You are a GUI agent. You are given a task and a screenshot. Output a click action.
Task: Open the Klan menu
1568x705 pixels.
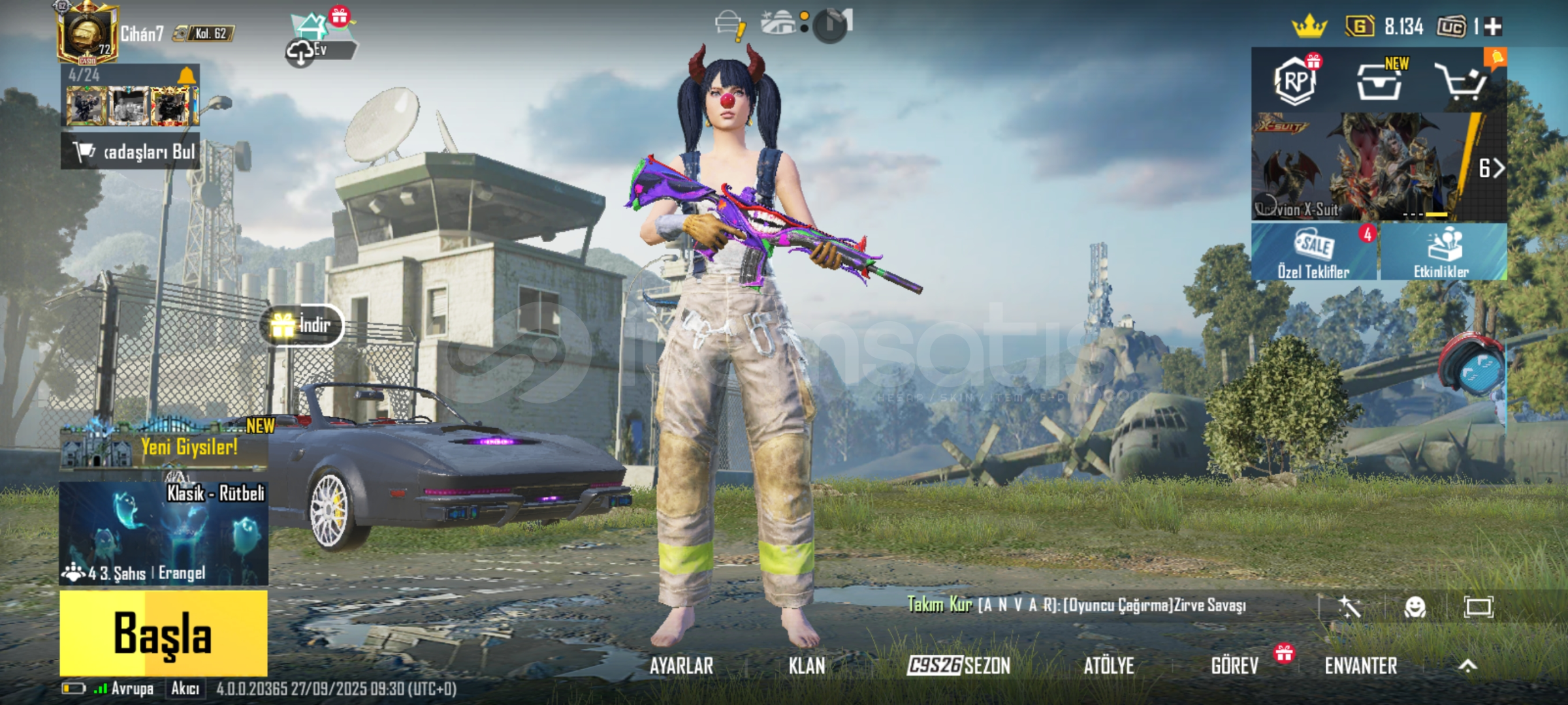point(807,666)
